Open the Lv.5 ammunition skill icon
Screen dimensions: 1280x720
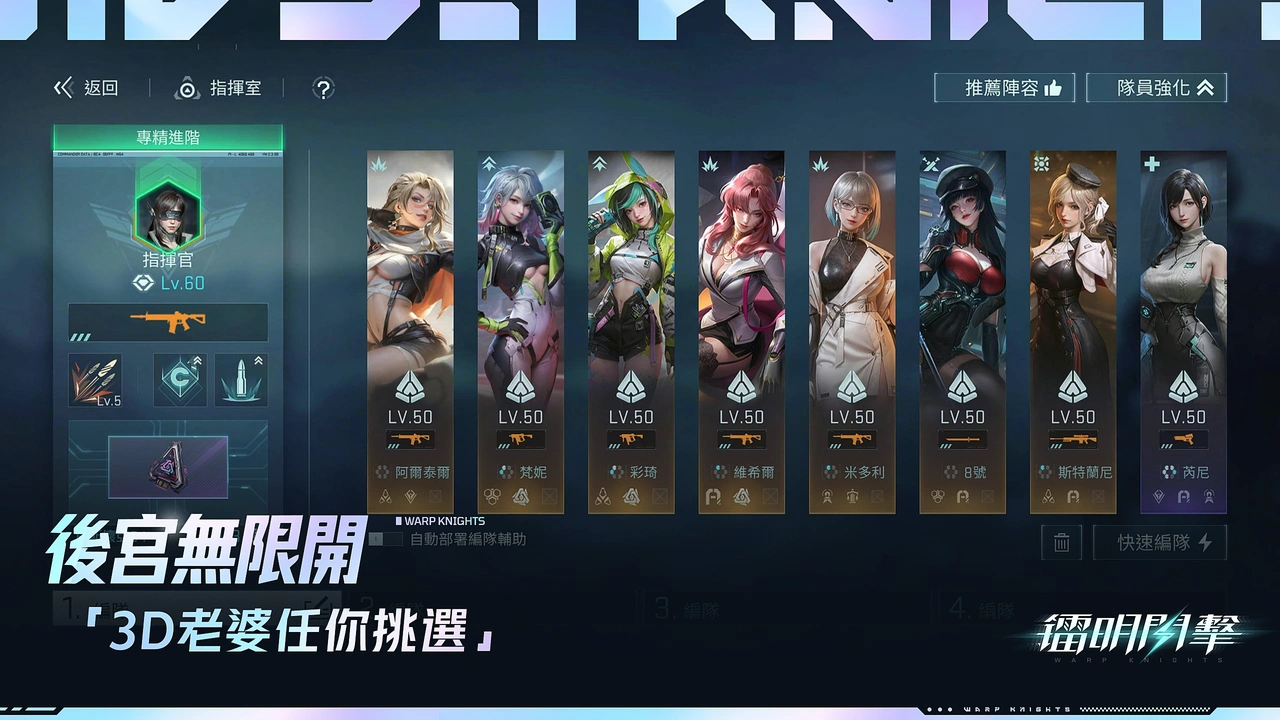pos(95,380)
